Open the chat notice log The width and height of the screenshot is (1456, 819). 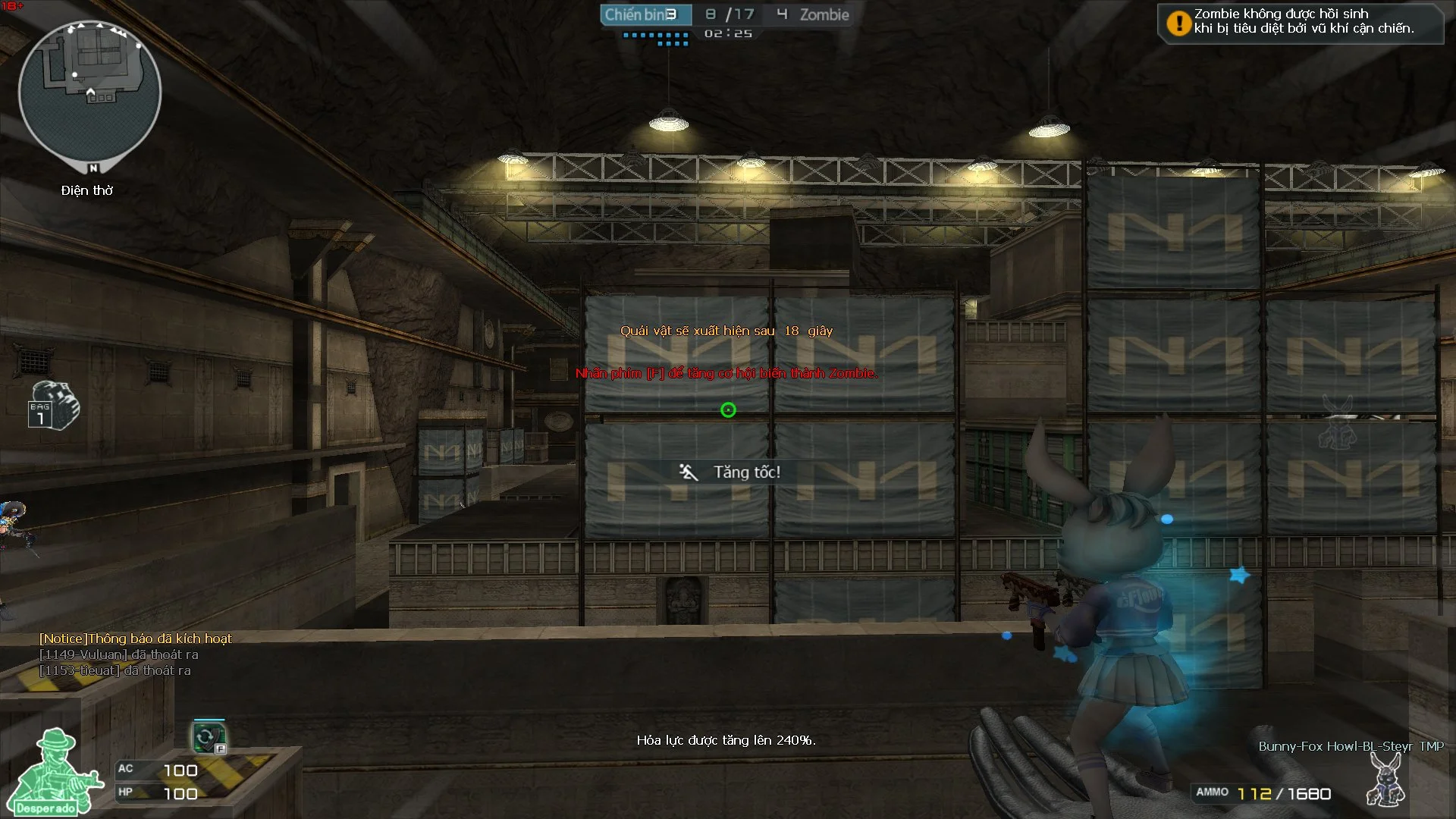(x=136, y=654)
